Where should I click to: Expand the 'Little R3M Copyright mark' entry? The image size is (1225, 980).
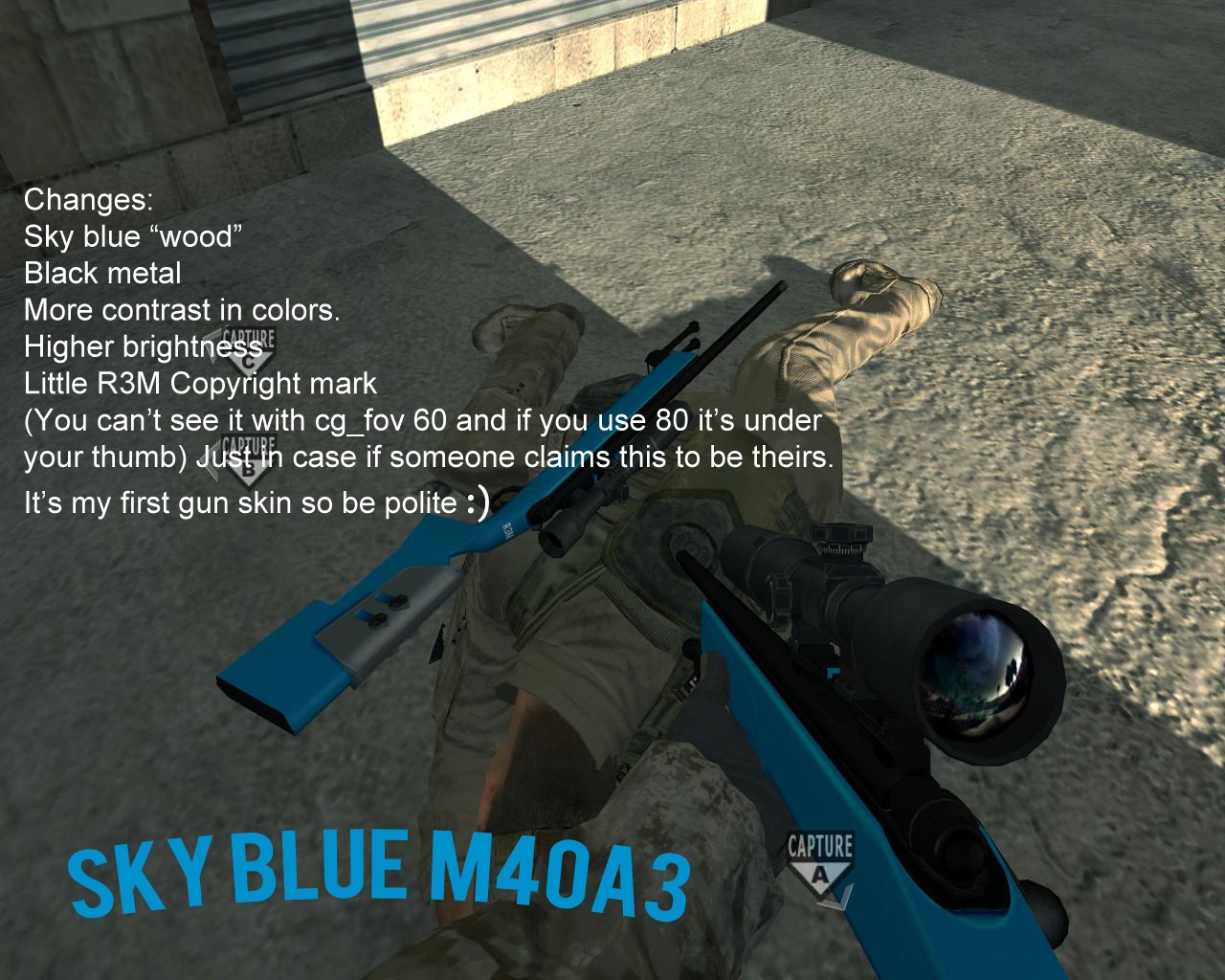[x=201, y=384]
